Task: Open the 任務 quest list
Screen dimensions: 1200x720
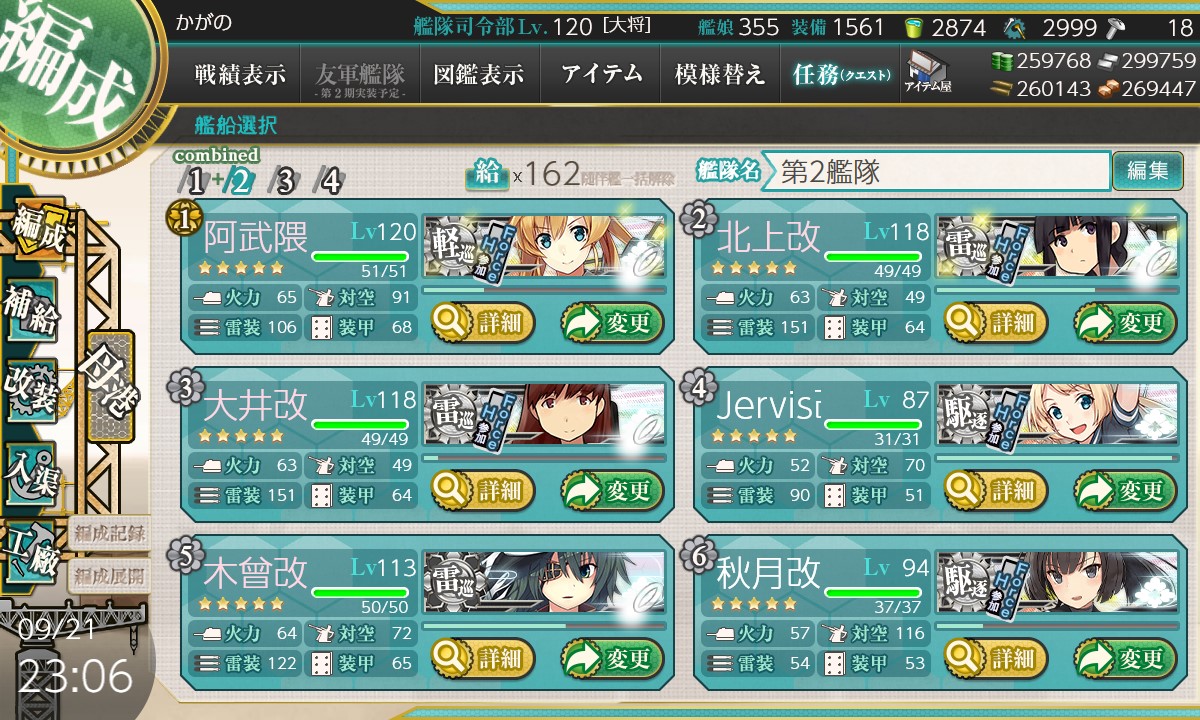Action: pos(840,74)
